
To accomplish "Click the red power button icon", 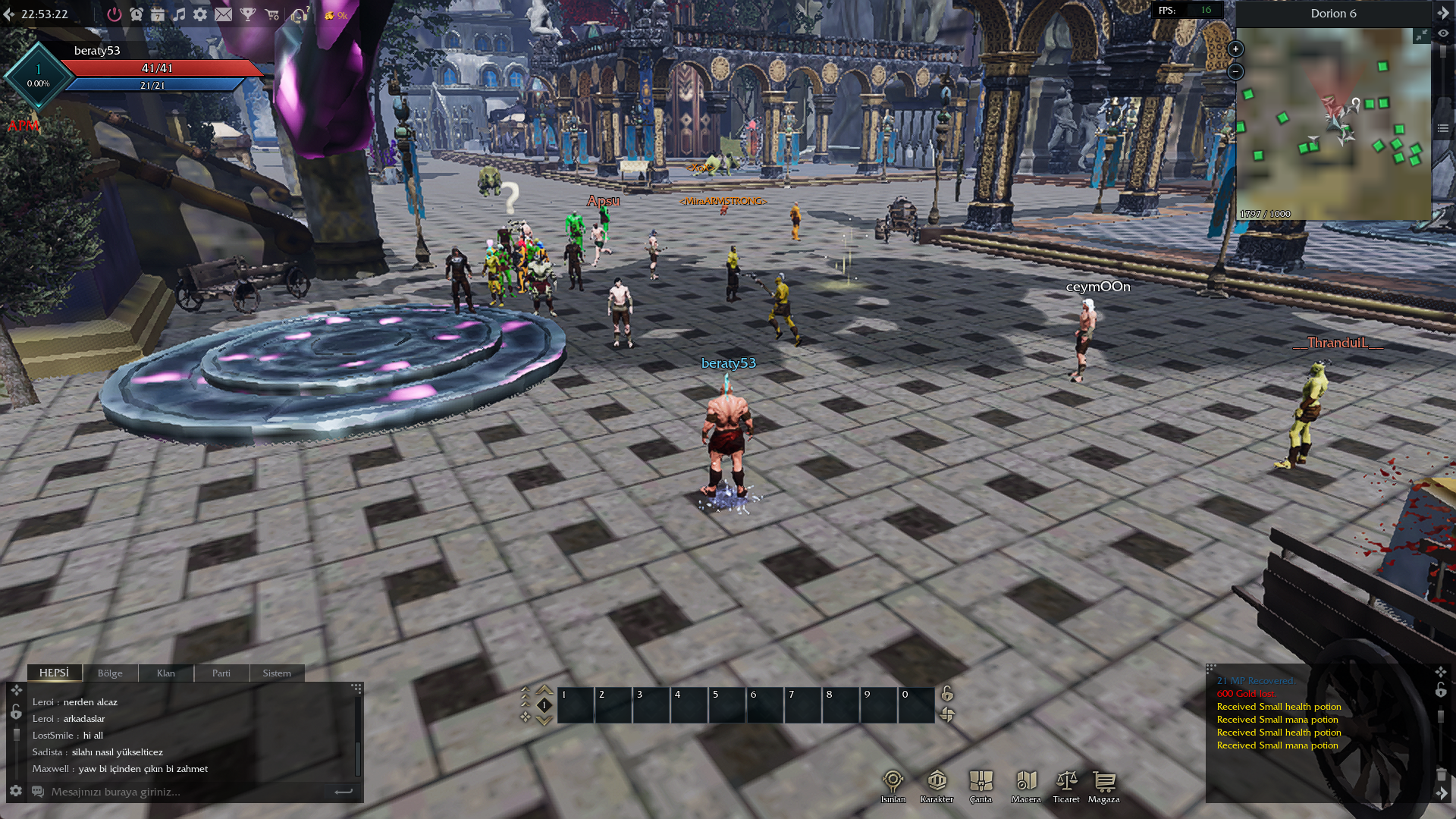I will pos(114,14).
